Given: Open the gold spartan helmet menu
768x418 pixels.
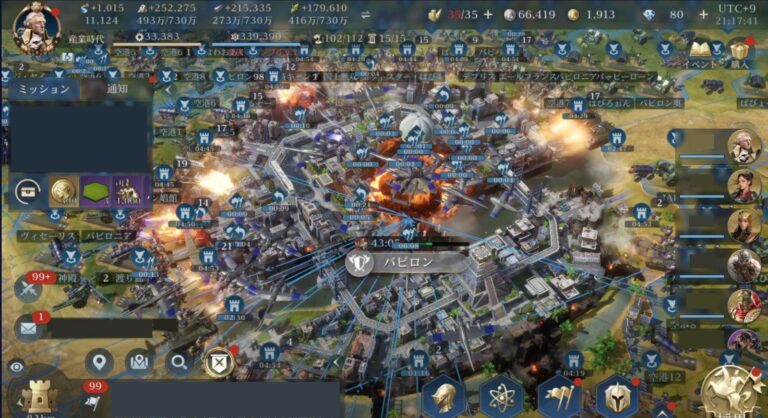Looking at the screenshot, I should pyautogui.click(x=617, y=396).
